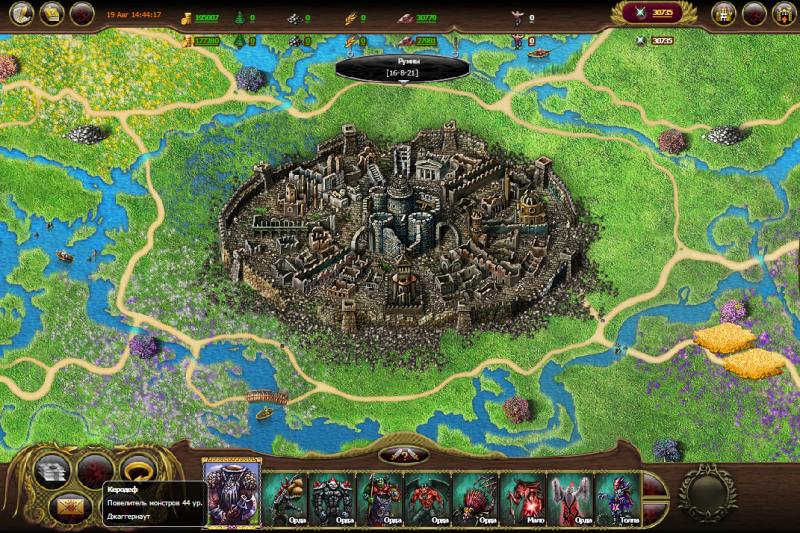The height and width of the screenshot is (533, 800).
Task: Open the white castle icon button
Action: coord(724,13)
